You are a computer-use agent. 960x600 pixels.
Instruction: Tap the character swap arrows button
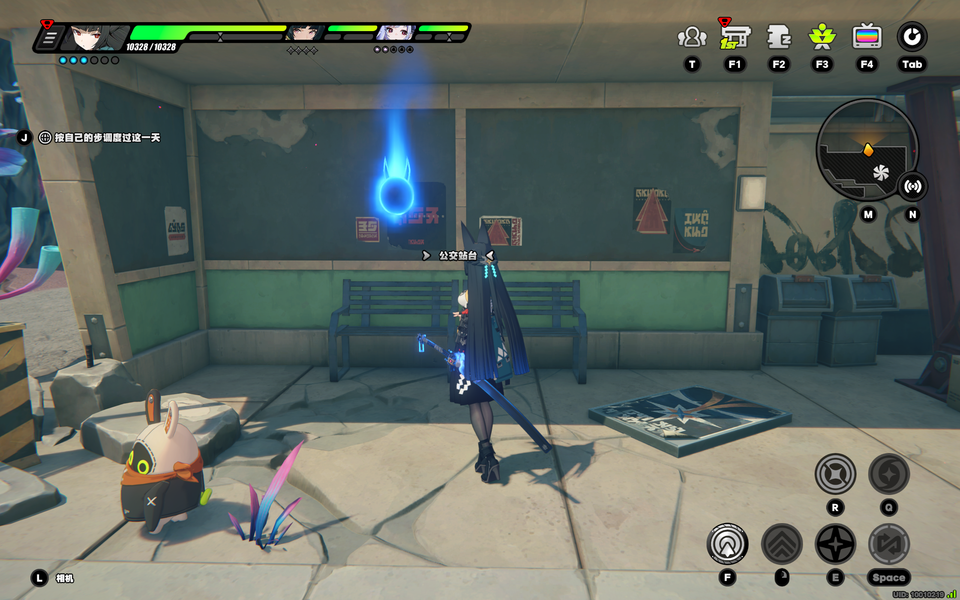pos(888,544)
